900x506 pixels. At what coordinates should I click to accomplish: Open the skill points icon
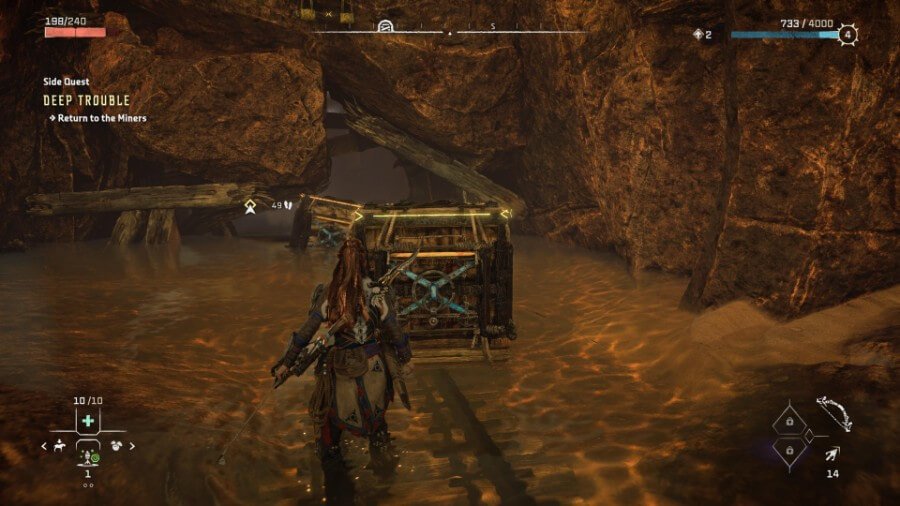[x=699, y=34]
